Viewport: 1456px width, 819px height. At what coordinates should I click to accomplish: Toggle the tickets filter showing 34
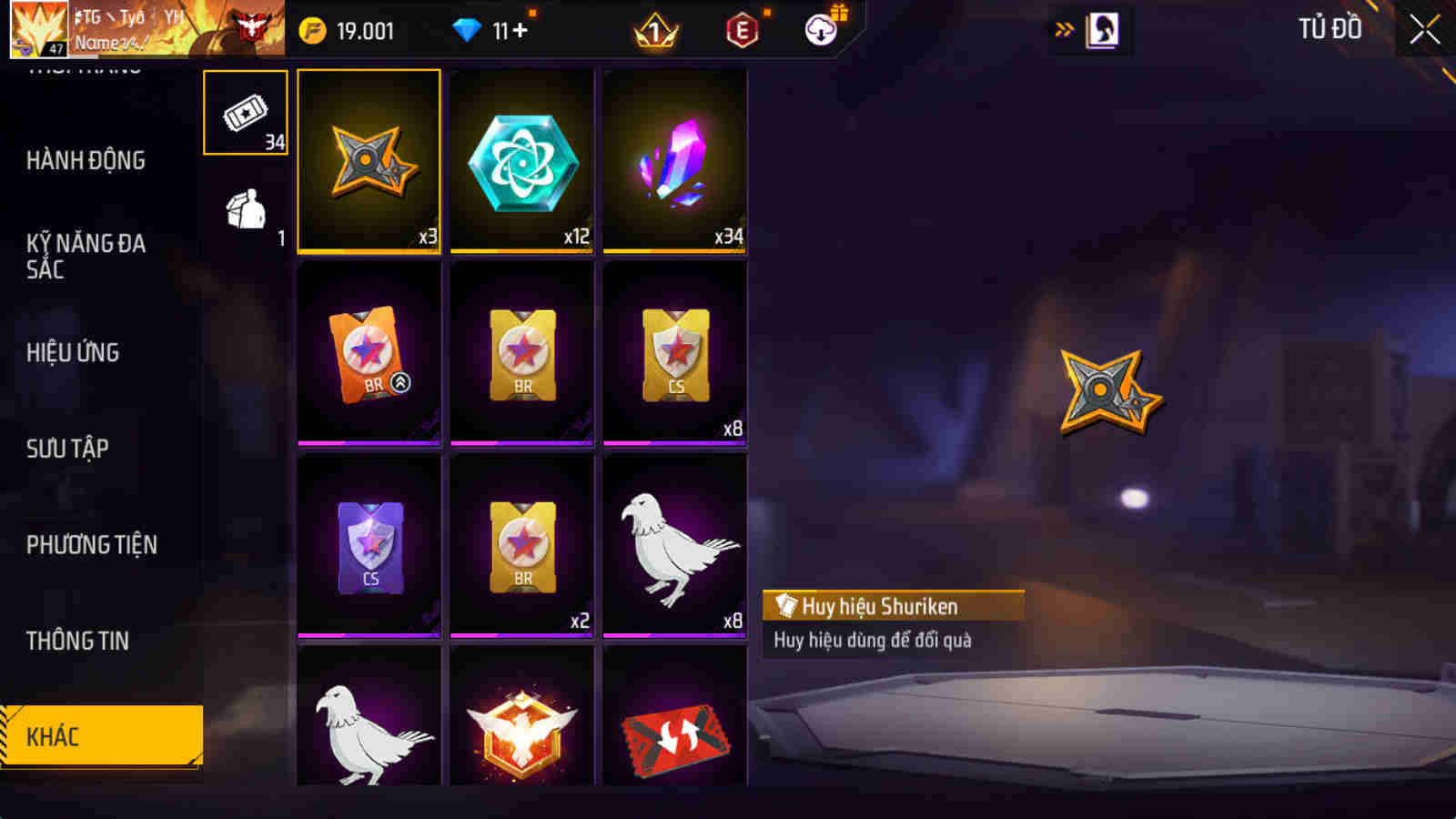[244, 111]
